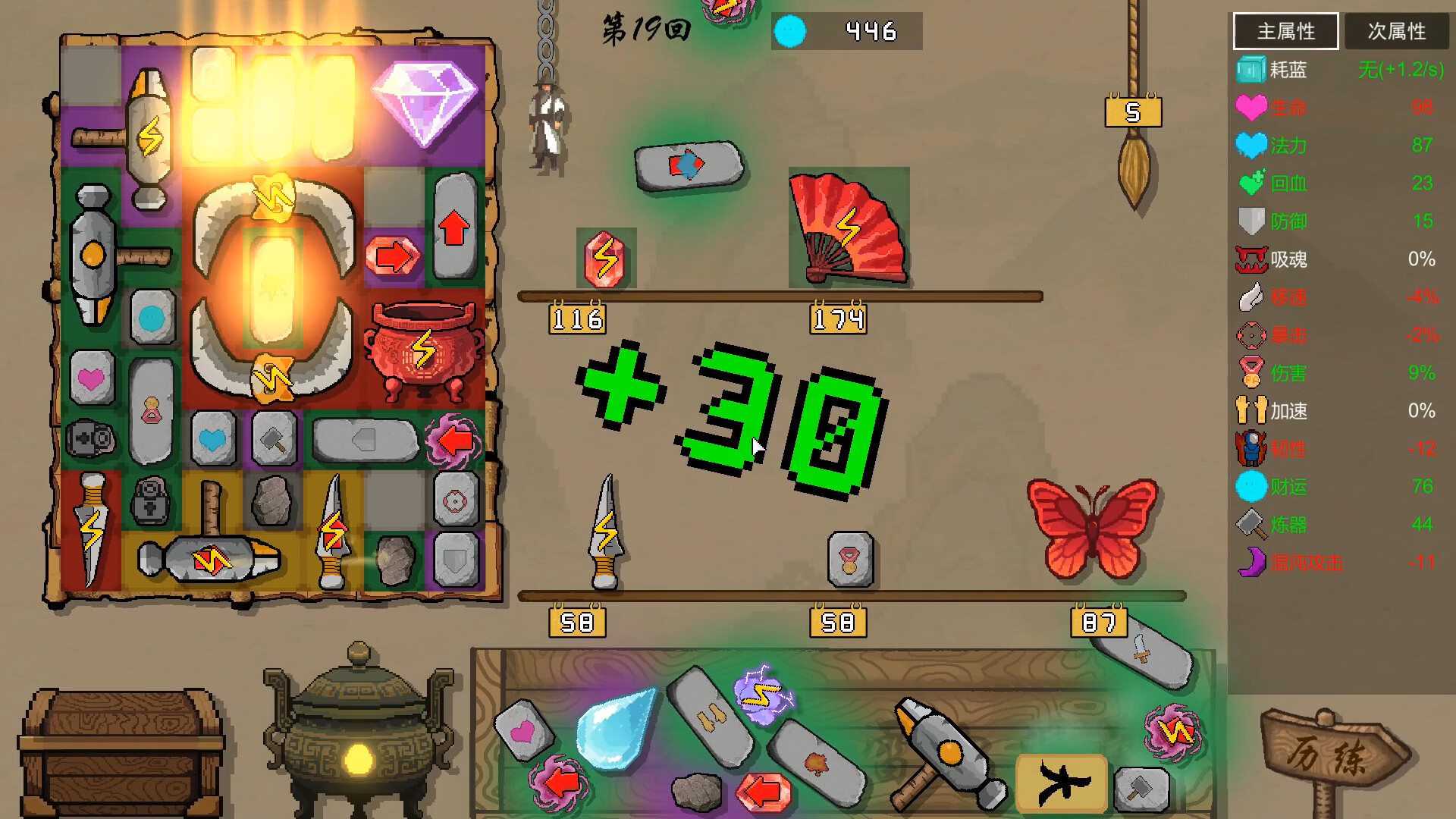
Task: Click the 吸魂 red fangs icon
Action: click(x=1253, y=259)
